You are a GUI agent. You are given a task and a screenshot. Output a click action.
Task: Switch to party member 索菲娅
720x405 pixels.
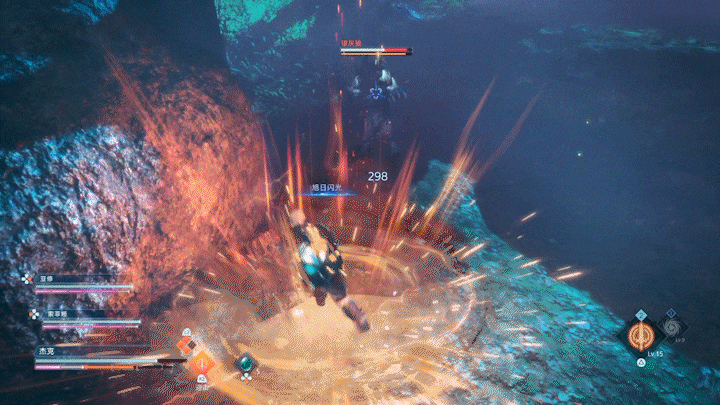coord(56,314)
